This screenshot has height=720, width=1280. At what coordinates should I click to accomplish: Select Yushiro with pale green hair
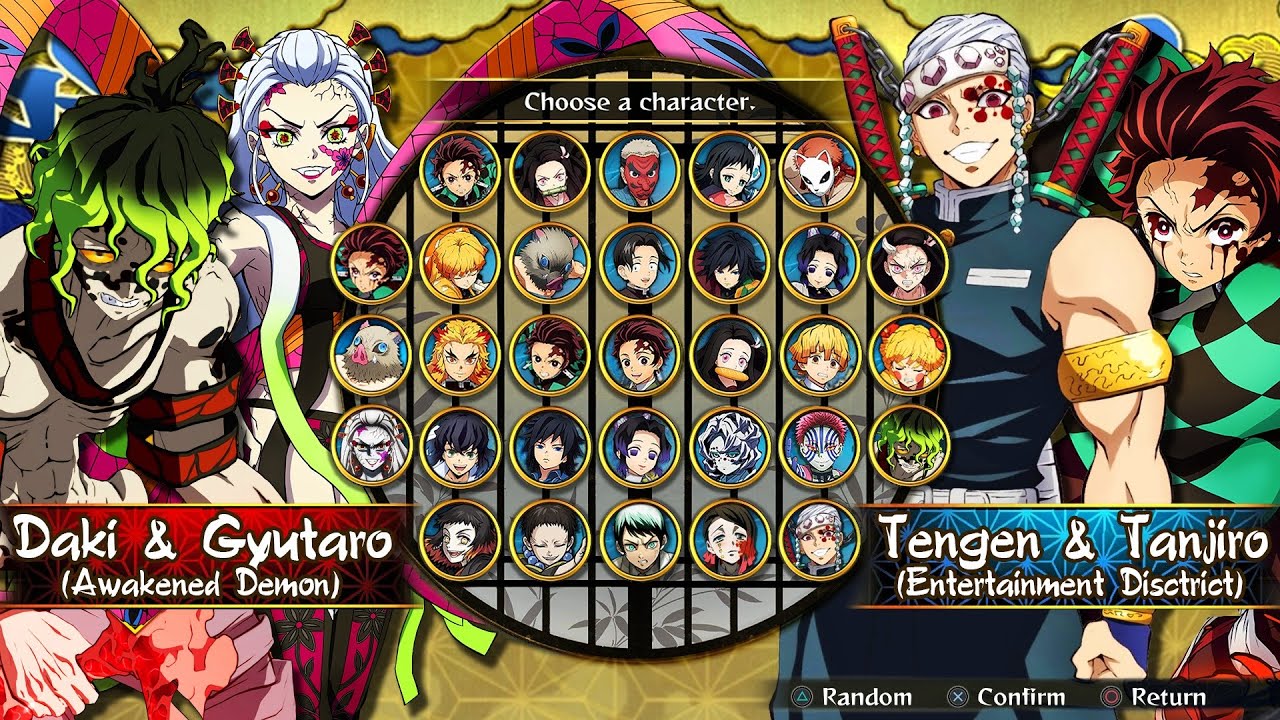[639, 539]
